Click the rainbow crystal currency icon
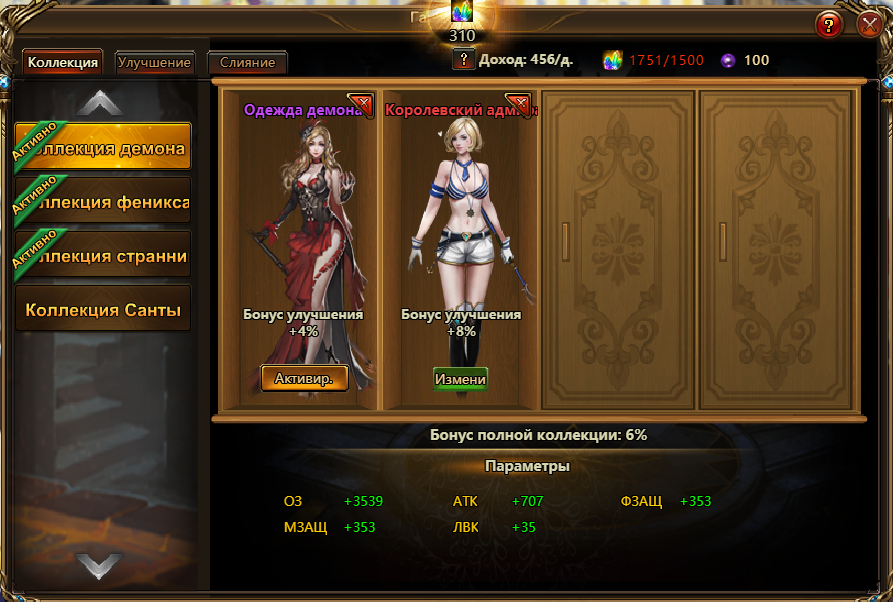893x602 pixels. (x=613, y=60)
